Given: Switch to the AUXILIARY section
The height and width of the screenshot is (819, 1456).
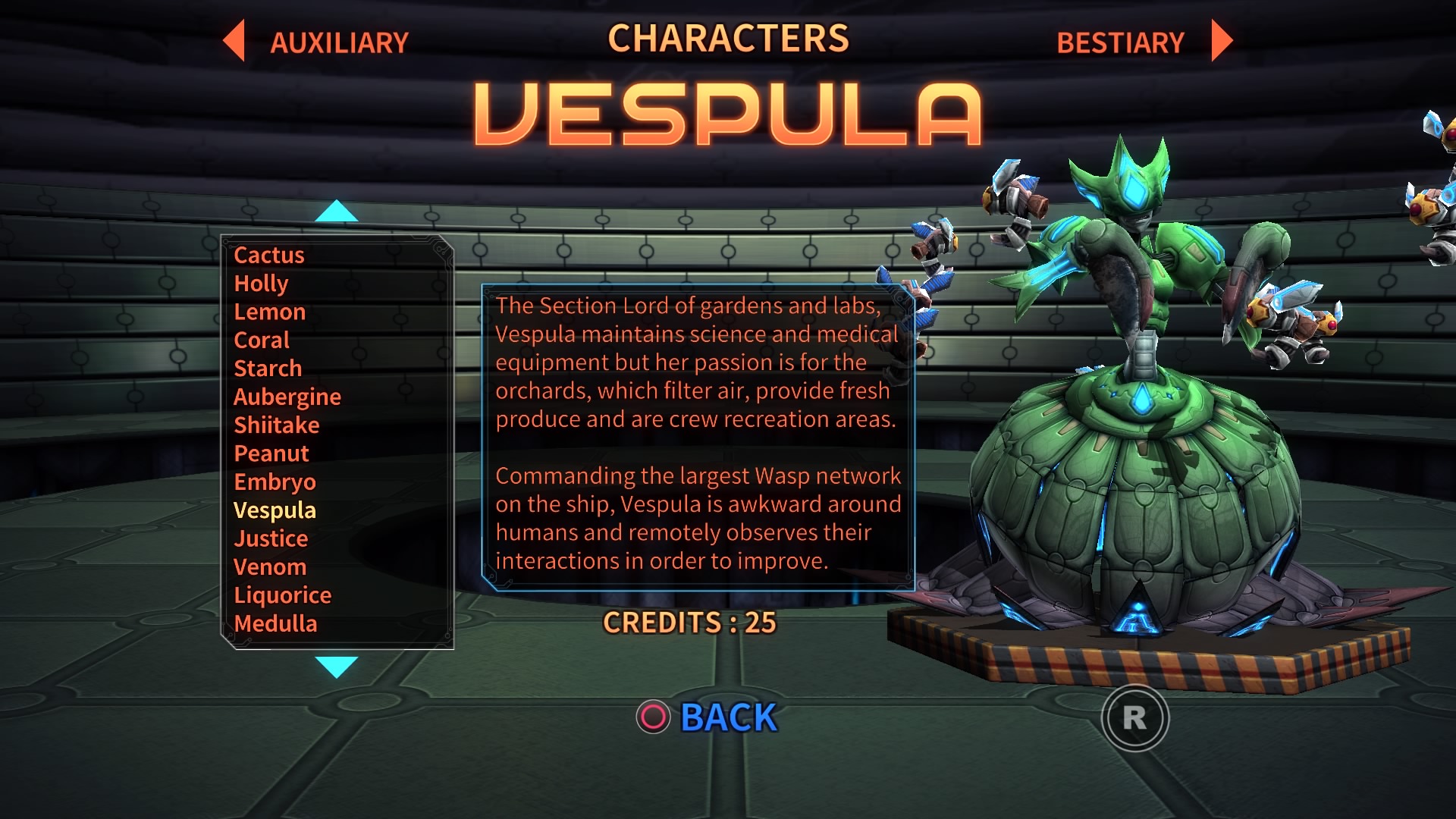Looking at the screenshot, I should (339, 41).
